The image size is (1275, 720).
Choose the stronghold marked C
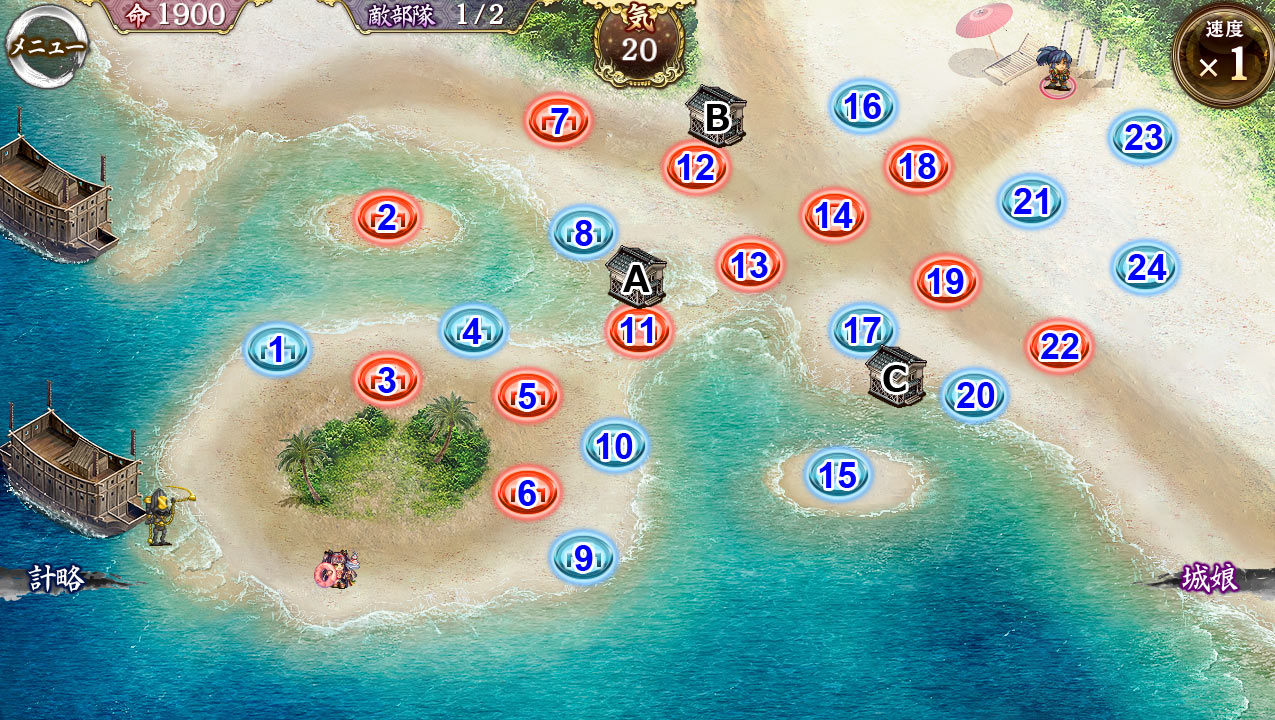click(x=895, y=377)
